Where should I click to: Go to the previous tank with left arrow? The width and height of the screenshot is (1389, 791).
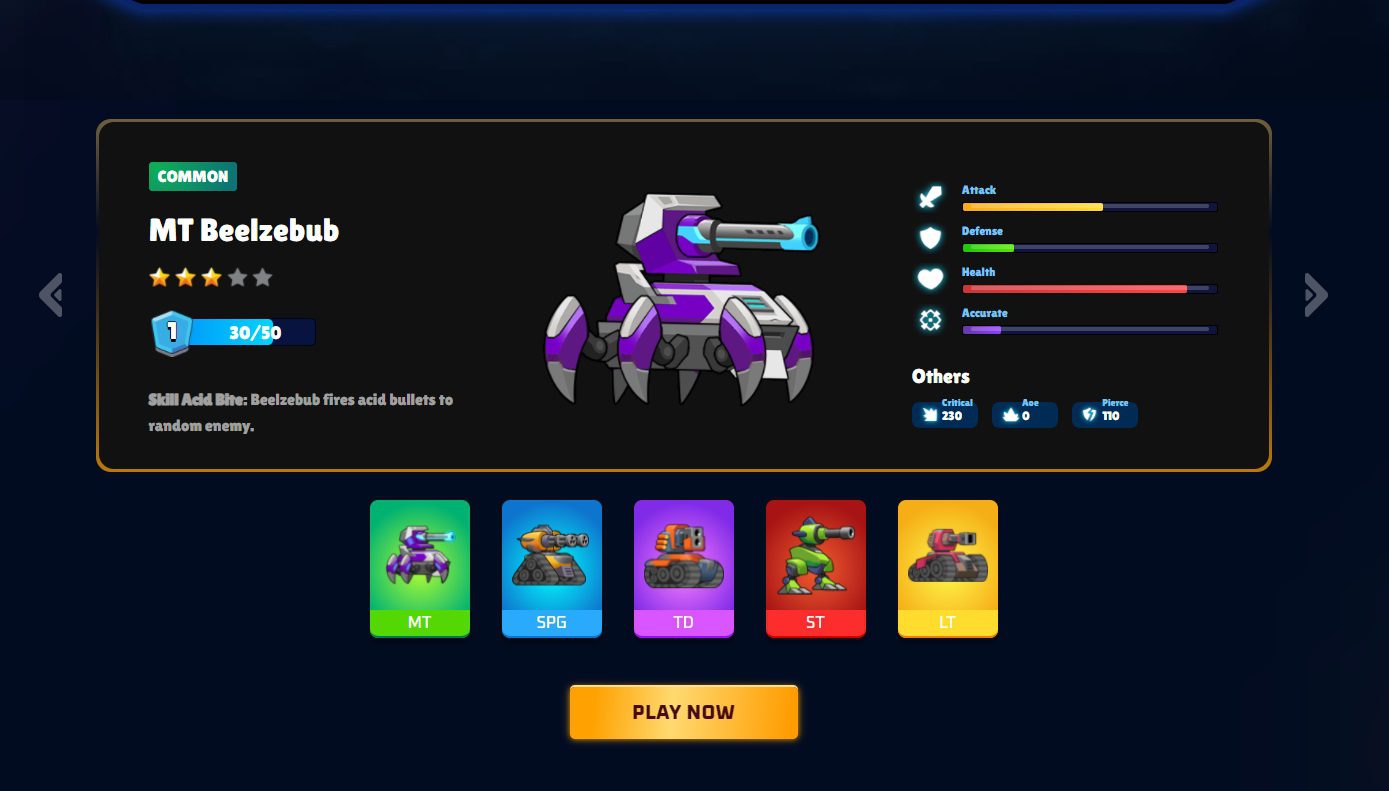pos(51,295)
